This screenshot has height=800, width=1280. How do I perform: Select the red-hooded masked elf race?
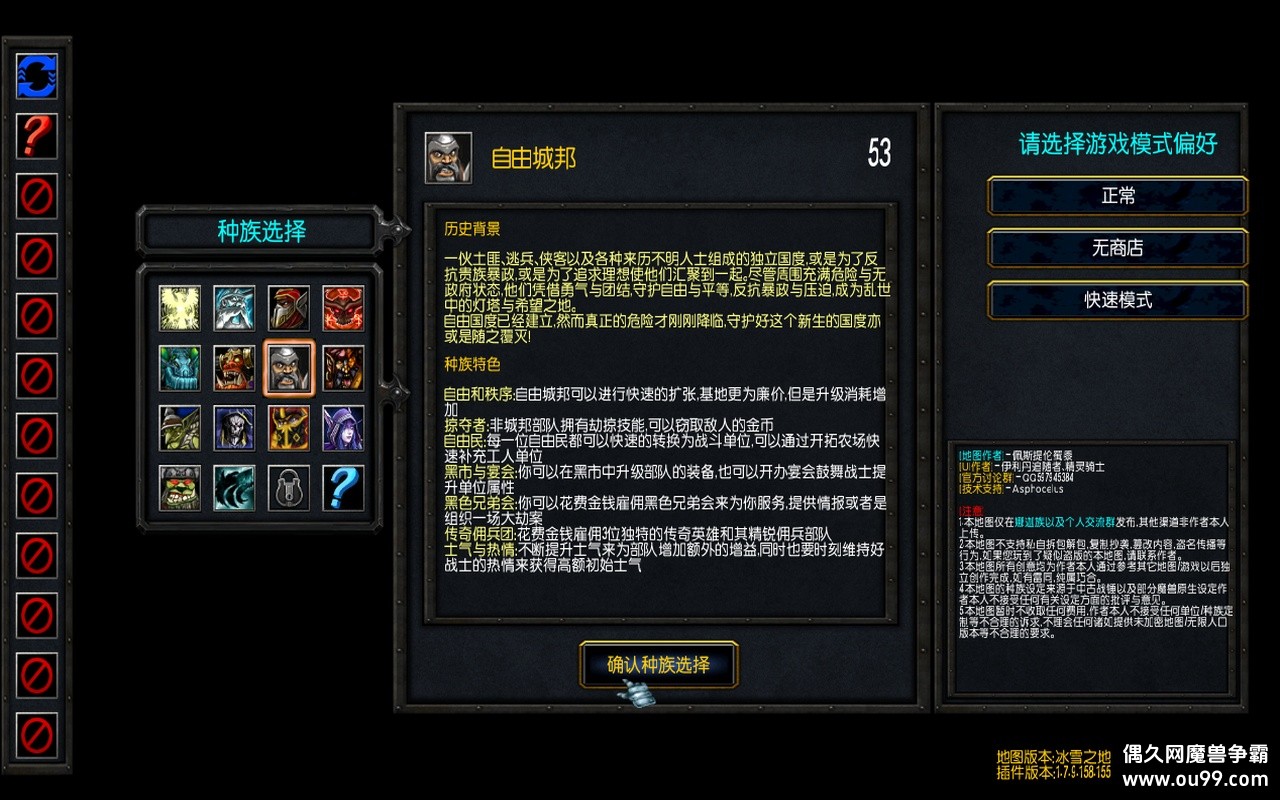point(289,309)
